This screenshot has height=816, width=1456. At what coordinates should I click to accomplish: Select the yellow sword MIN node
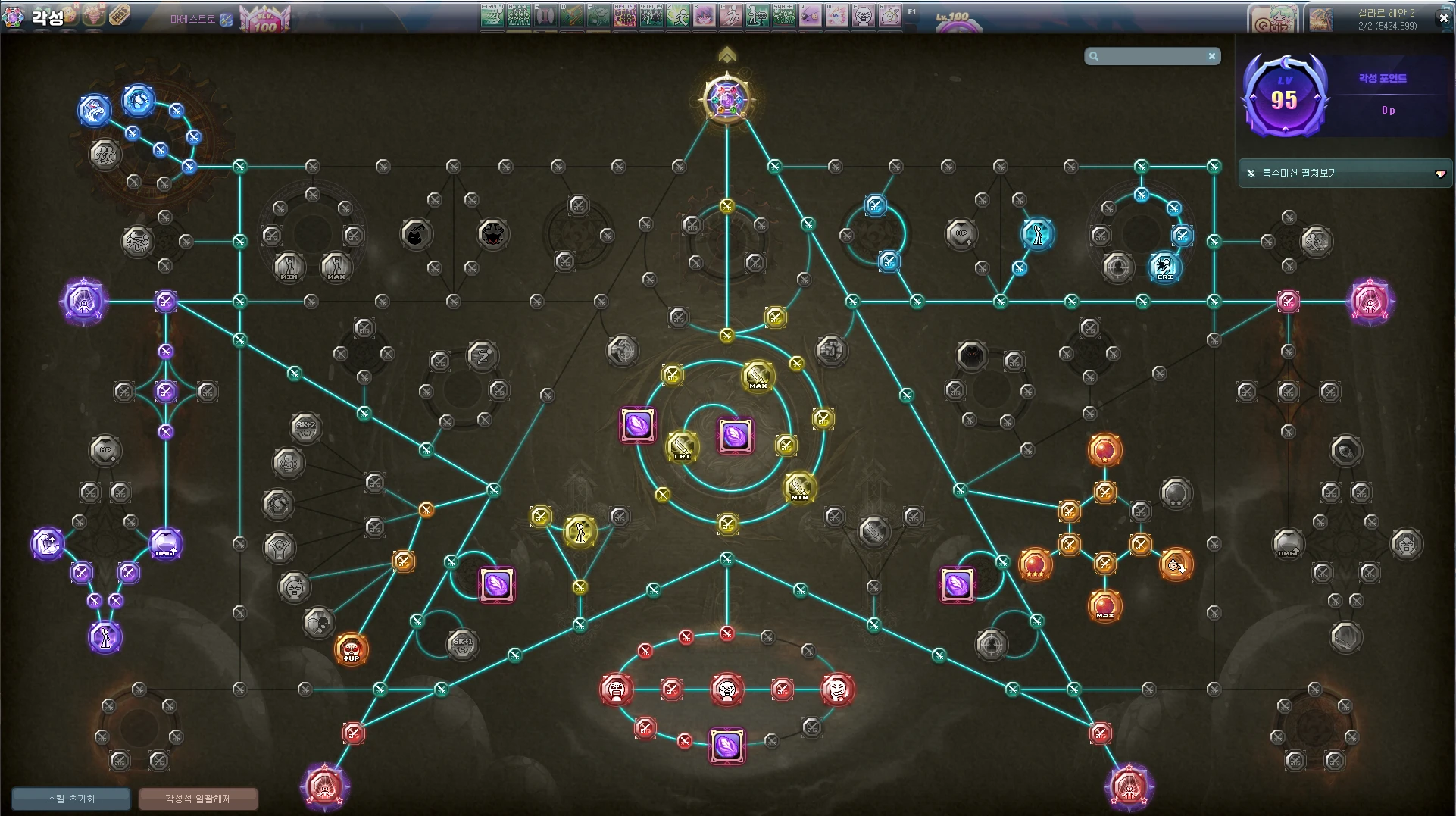pos(799,487)
